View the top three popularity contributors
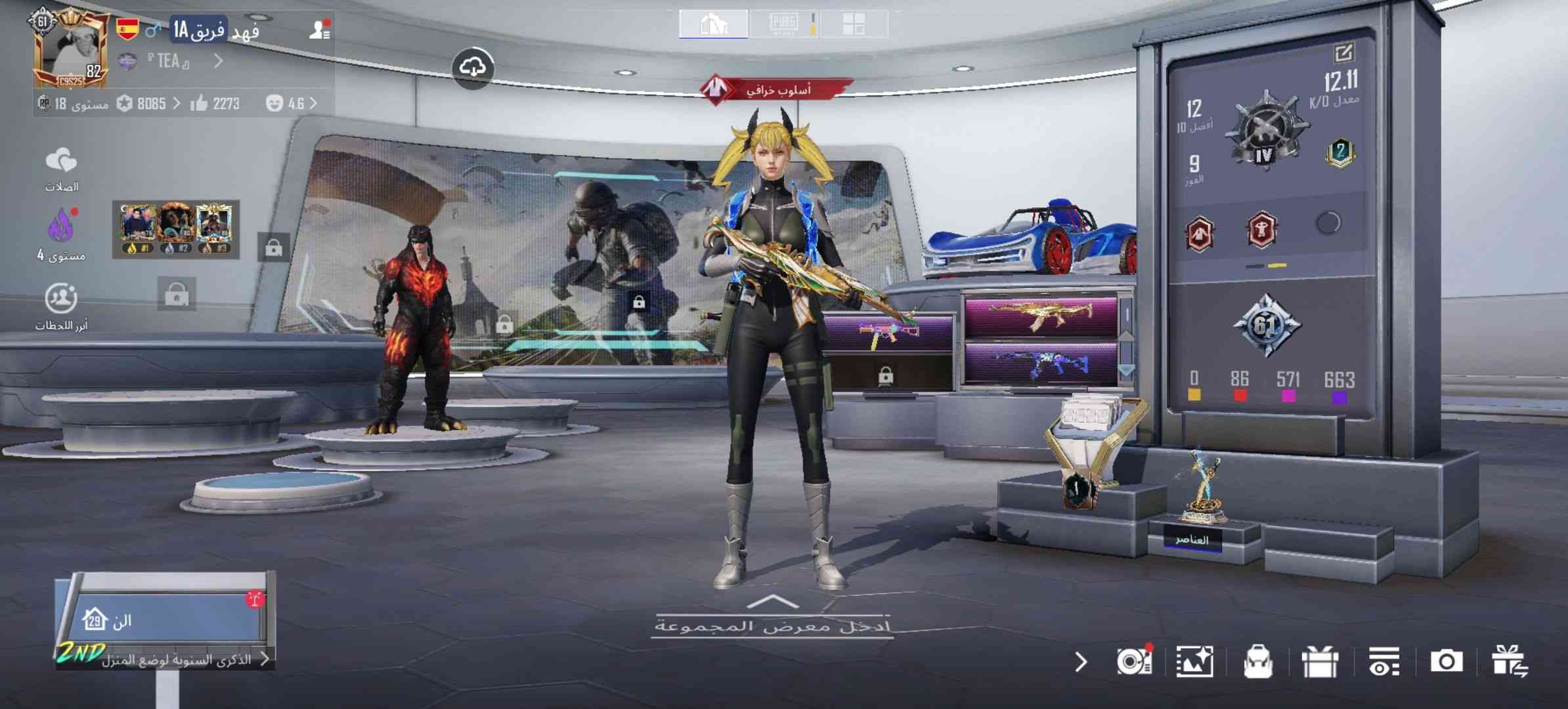 point(175,229)
